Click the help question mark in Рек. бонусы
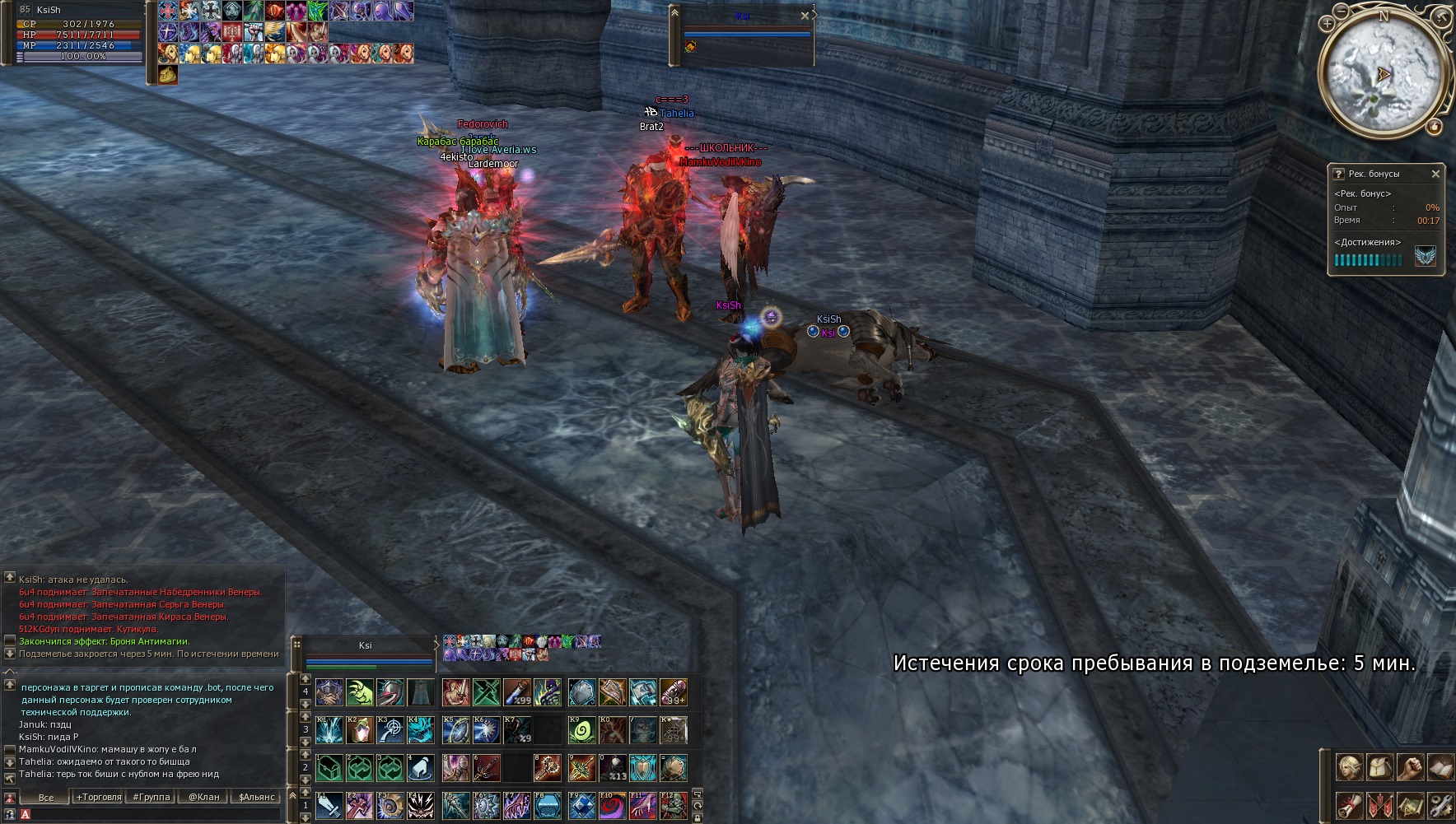This screenshot has width=1456, height=824. pyautogui.click(x=1339, y=174)
